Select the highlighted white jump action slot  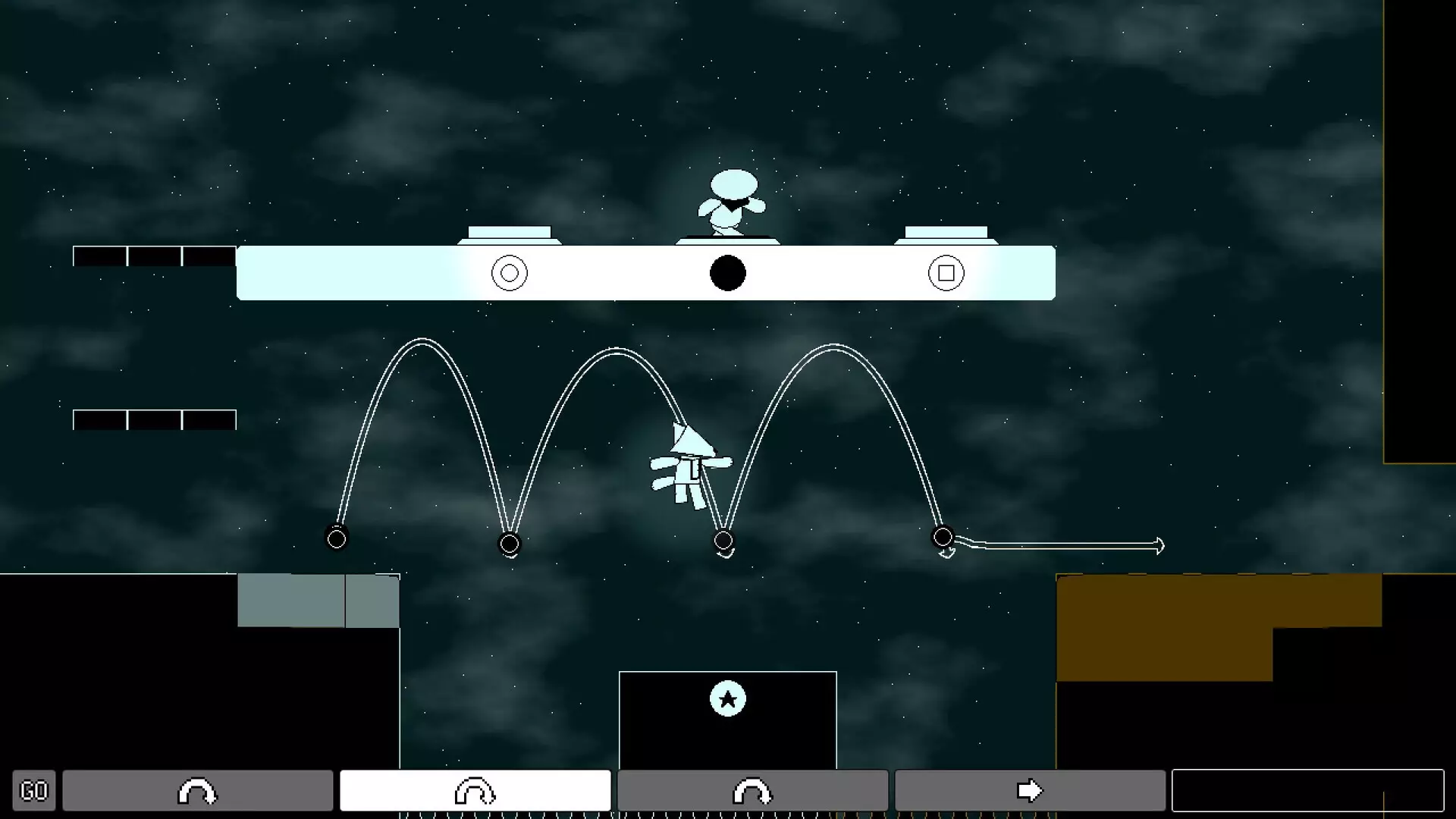tap(475, 791)
